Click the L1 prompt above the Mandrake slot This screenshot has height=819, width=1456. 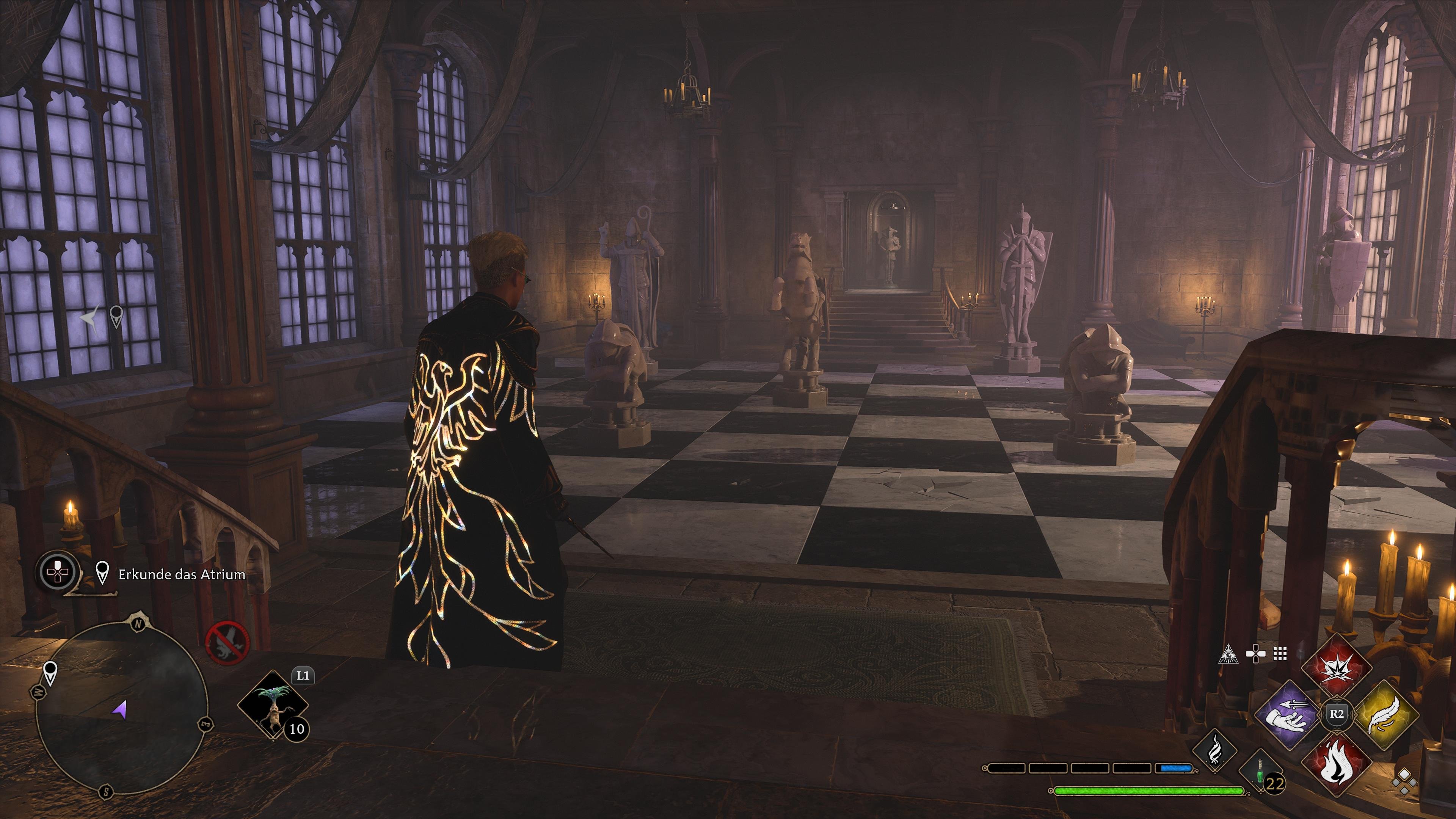tap(303, 675)
